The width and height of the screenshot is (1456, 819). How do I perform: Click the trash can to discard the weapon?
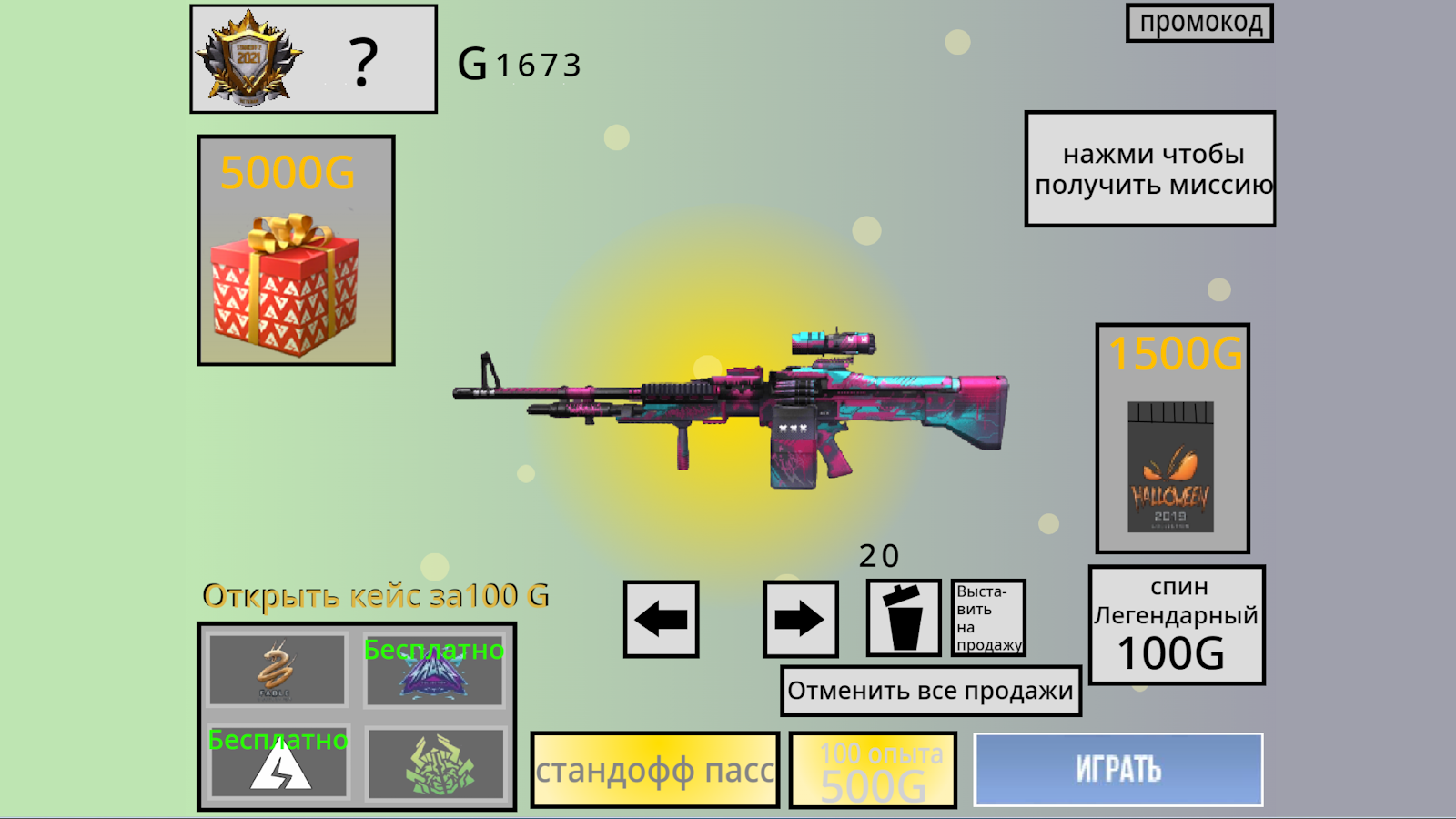[904, 617]
